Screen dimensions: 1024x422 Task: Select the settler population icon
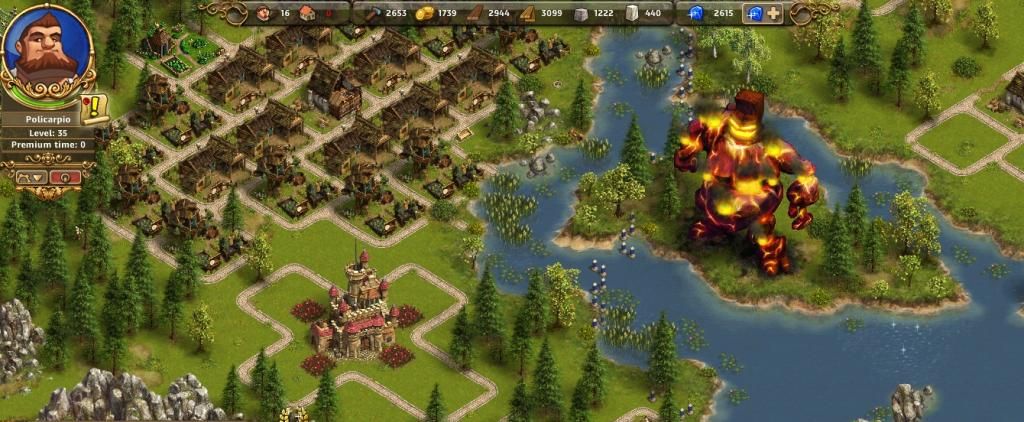tap(265, 13)
